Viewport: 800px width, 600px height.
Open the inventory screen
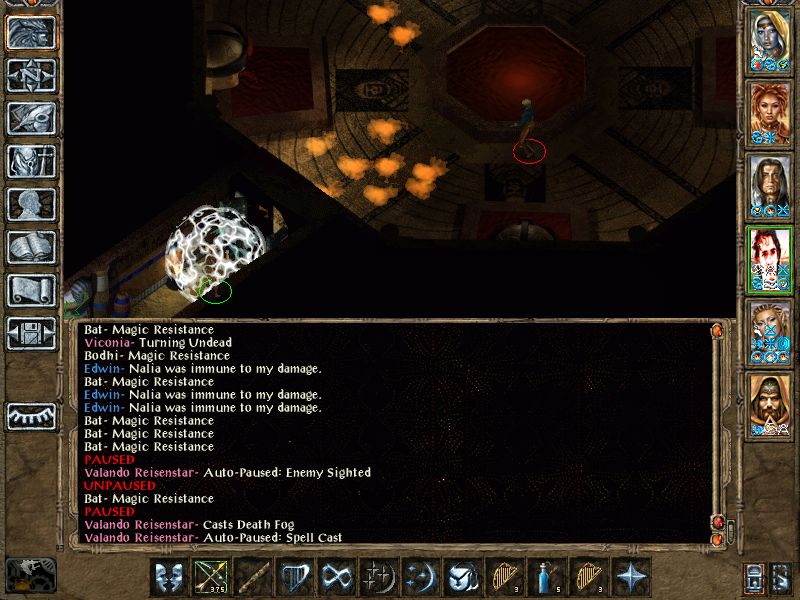pos(30,162)
